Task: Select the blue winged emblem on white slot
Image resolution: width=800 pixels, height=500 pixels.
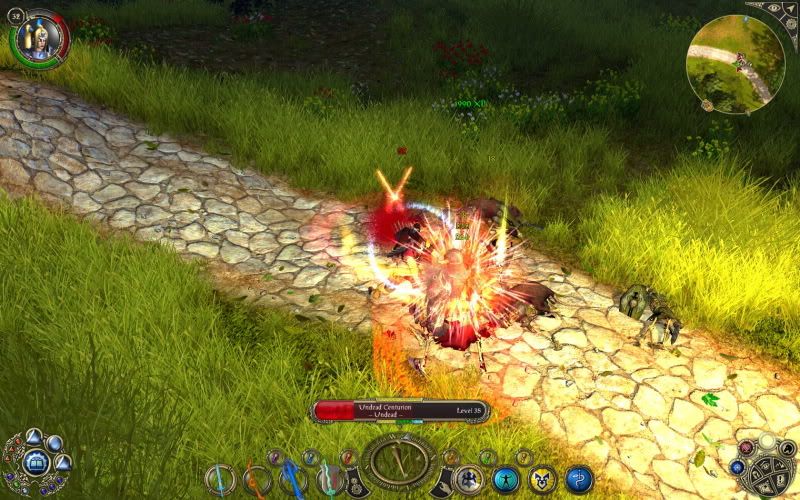Action: pos(469,479)
